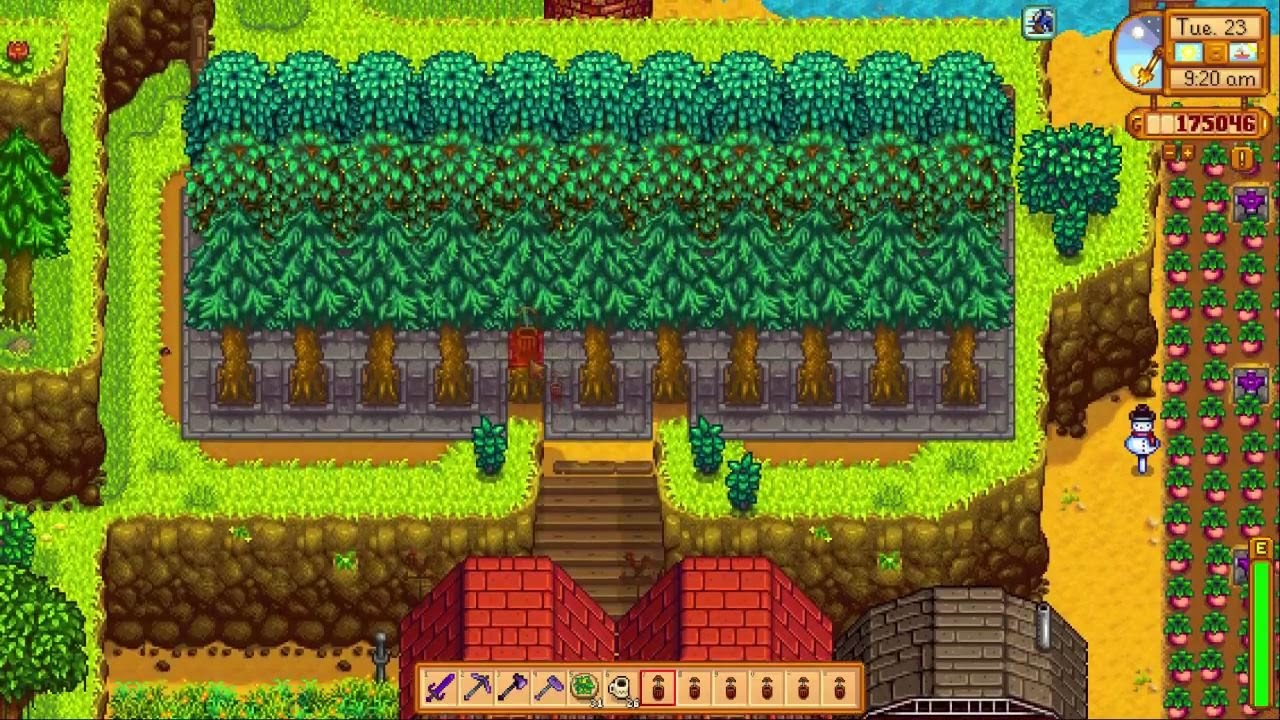1280x720 pixels.
Task: Click the crate icon between weather and boat symbols
Action: pyautogui.click(x=1215, y=54)
